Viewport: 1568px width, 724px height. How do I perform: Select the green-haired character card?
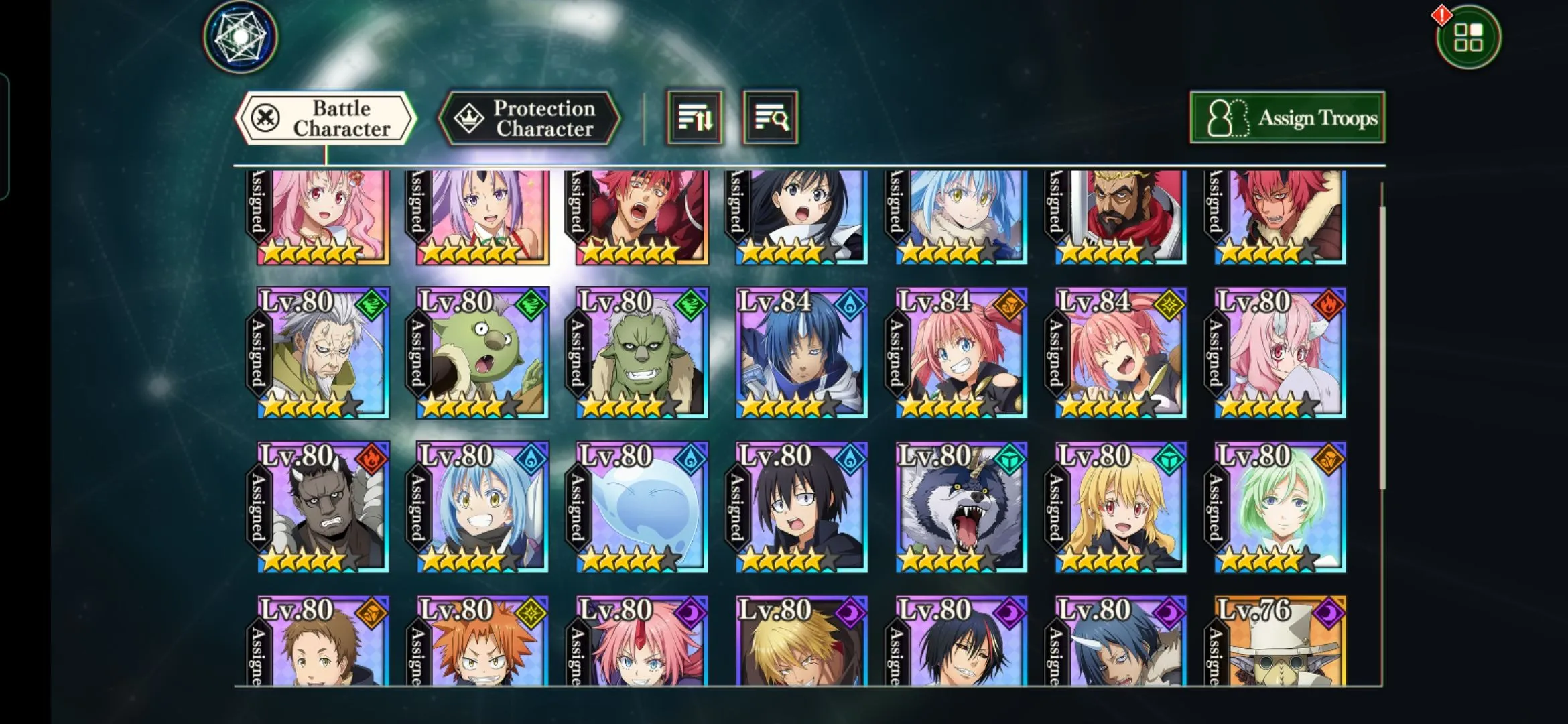1280,507
